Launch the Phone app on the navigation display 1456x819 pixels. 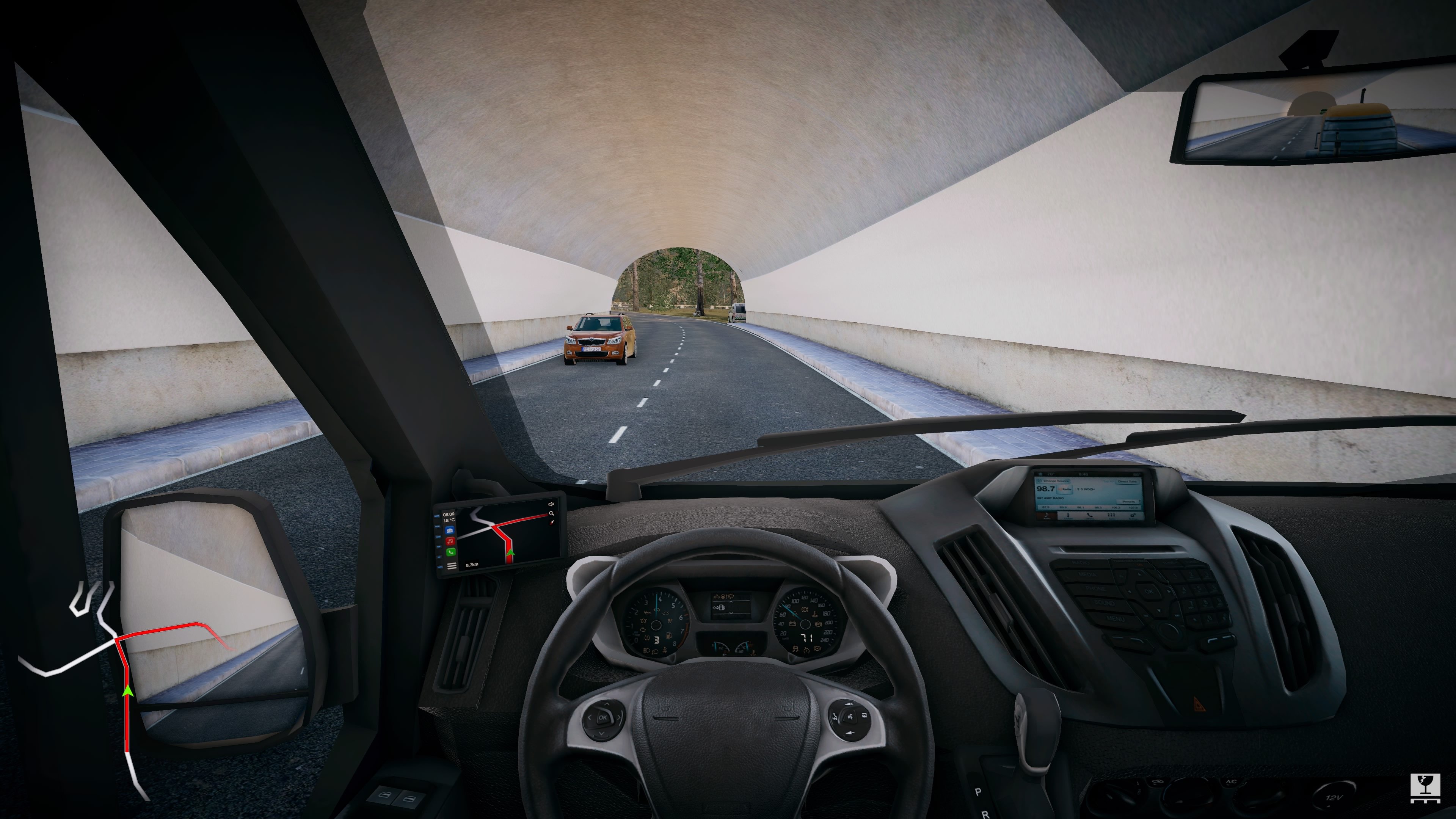click(451, 552)
